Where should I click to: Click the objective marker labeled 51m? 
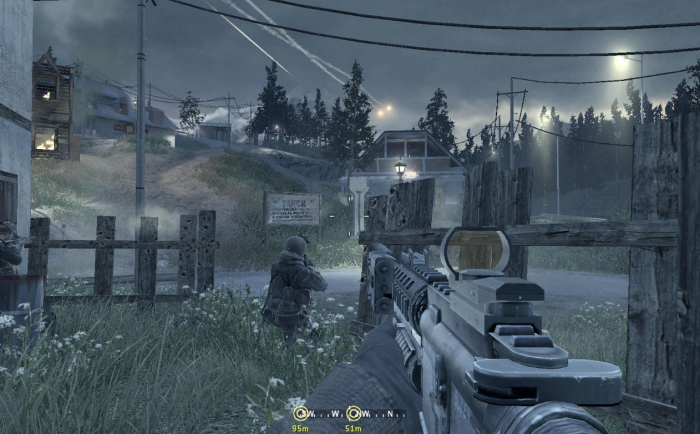353,413
